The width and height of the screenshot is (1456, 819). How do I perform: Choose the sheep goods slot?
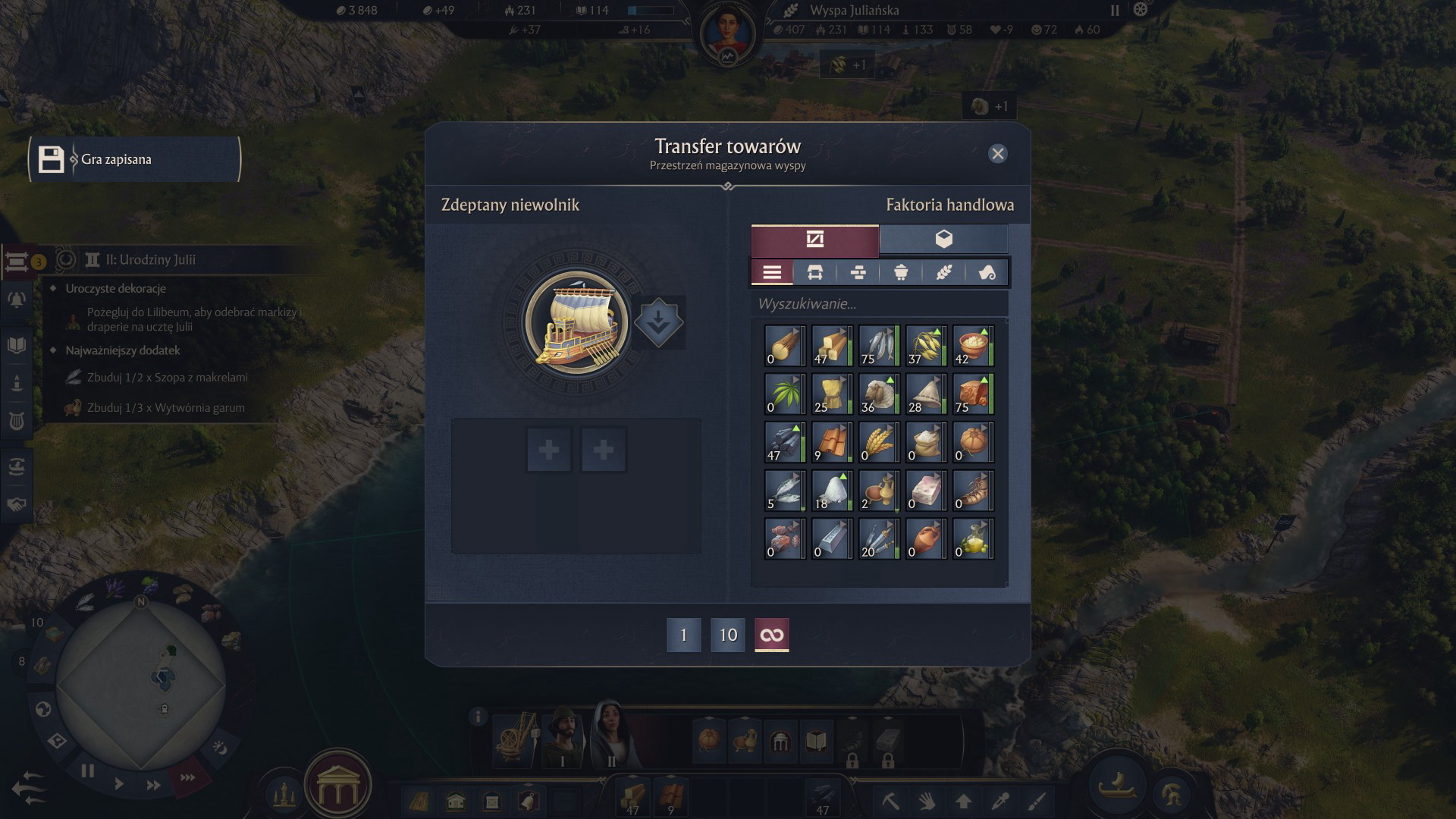coord(879,394)
